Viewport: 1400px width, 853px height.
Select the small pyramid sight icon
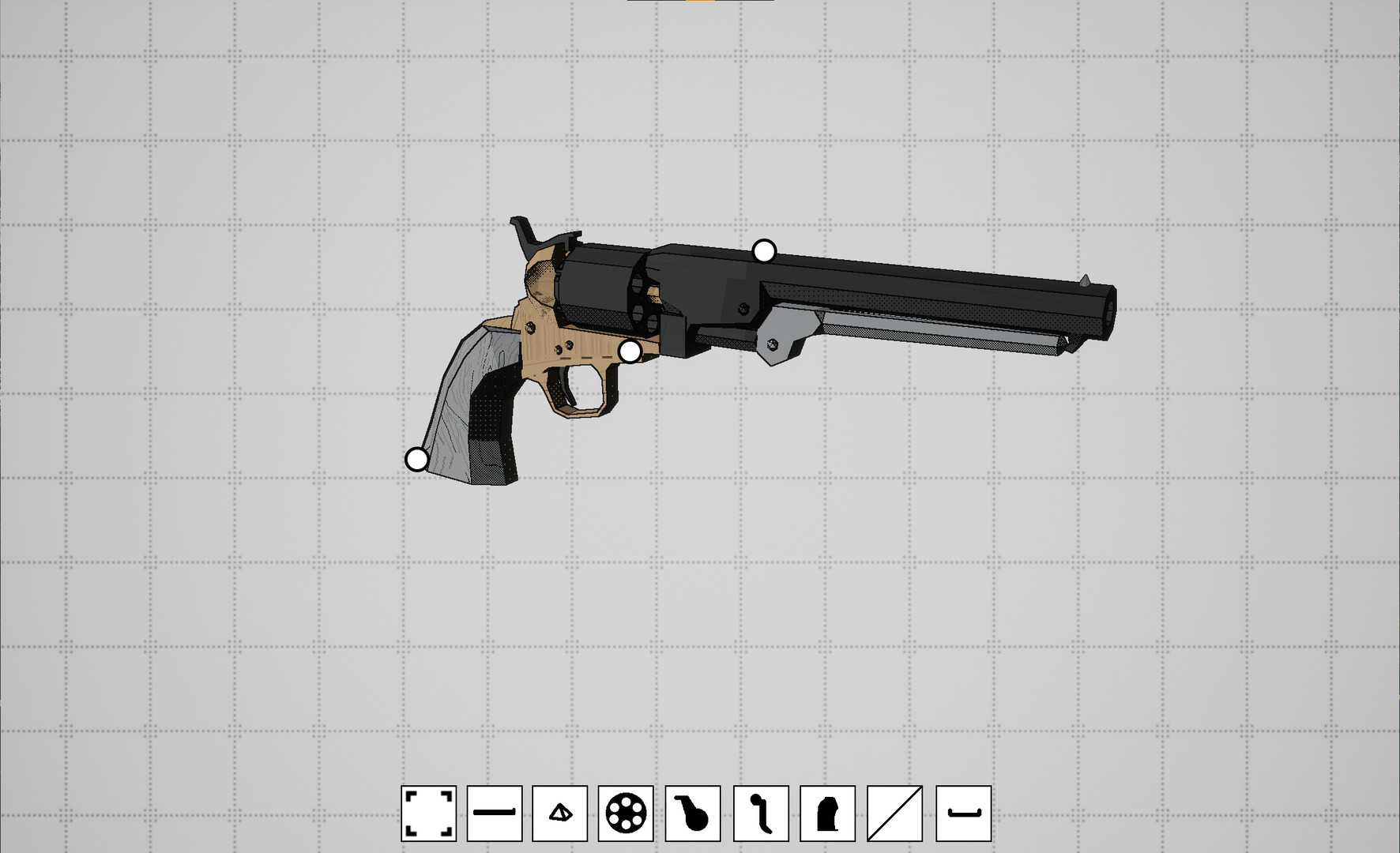(560, 814)
